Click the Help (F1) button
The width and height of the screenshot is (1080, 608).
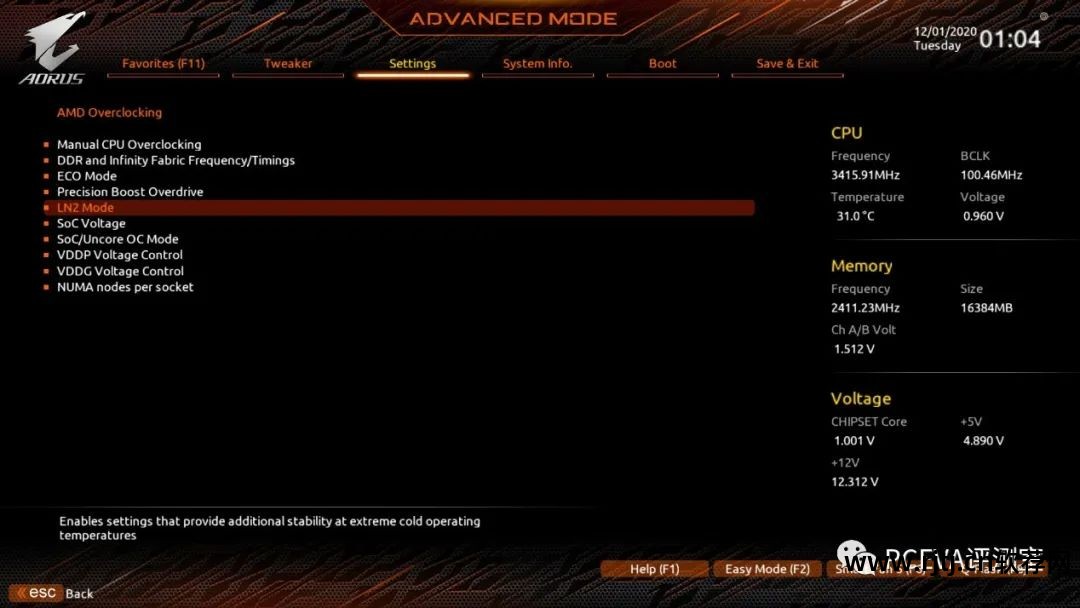coord(654,569)
